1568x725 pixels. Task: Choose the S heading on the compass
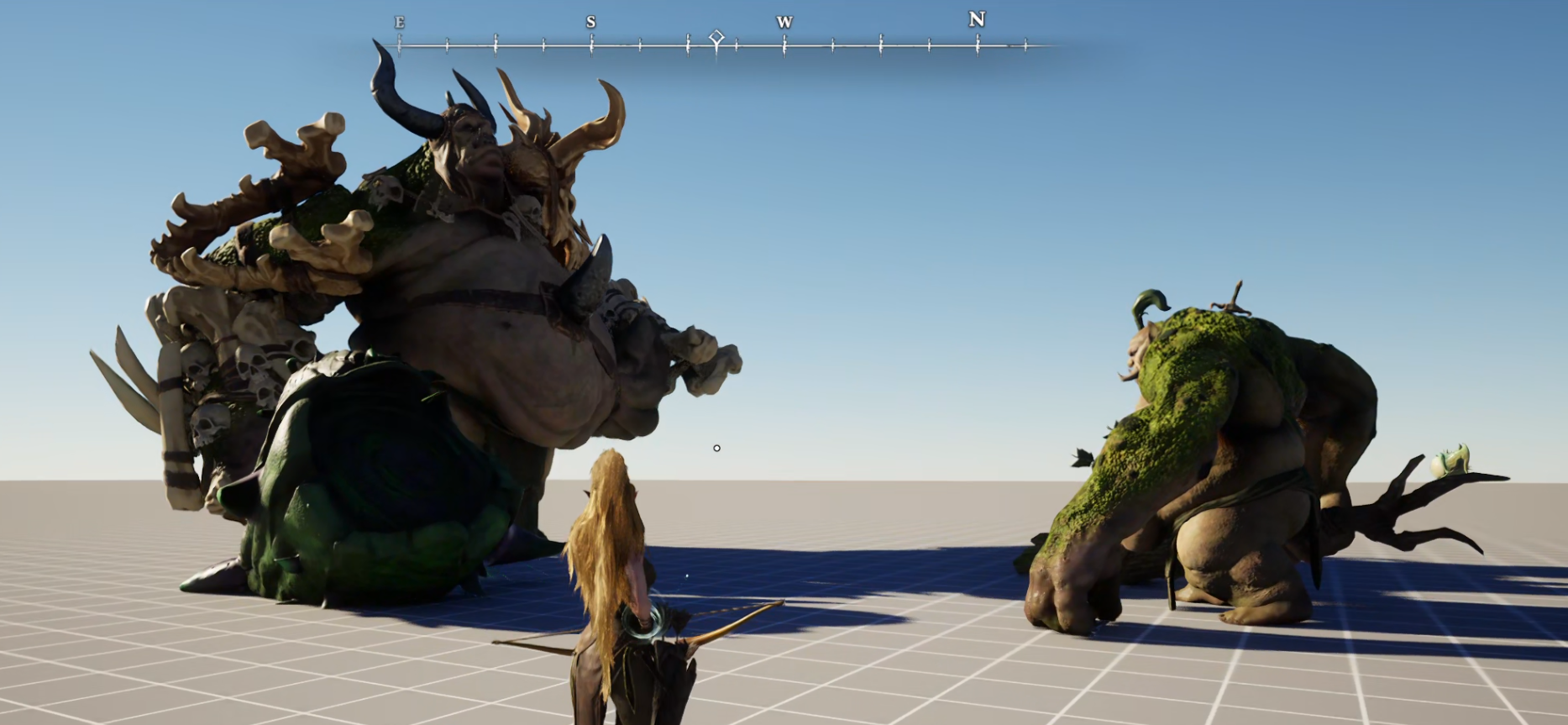591,22
